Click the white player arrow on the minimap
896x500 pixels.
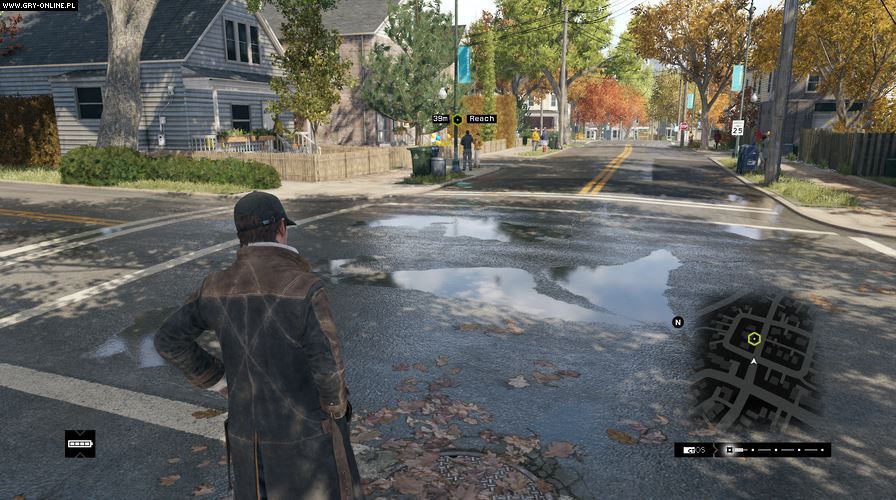pos(753,360)
